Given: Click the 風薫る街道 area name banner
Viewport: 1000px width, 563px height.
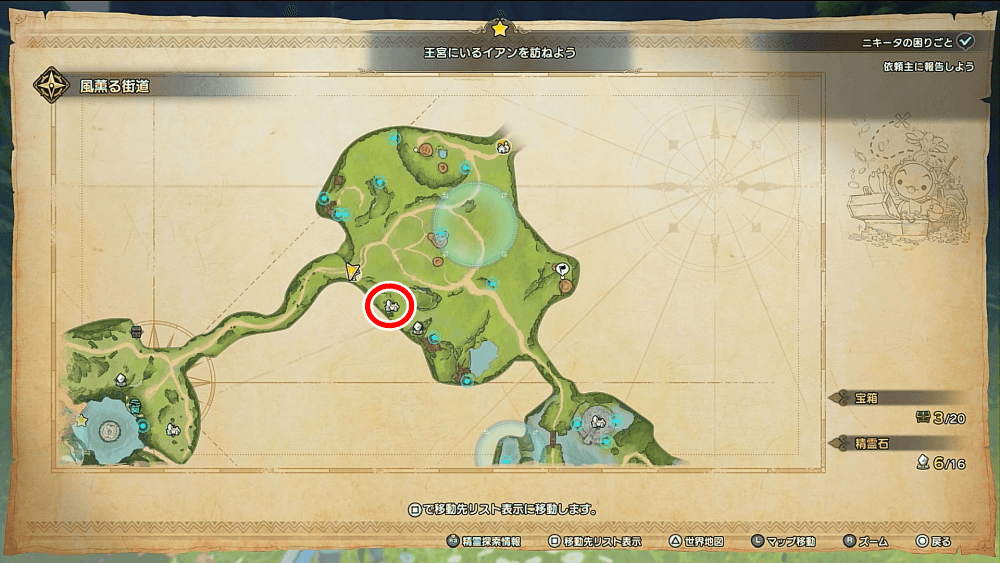Looking at the screenshot, I should [x=115, y=85].
